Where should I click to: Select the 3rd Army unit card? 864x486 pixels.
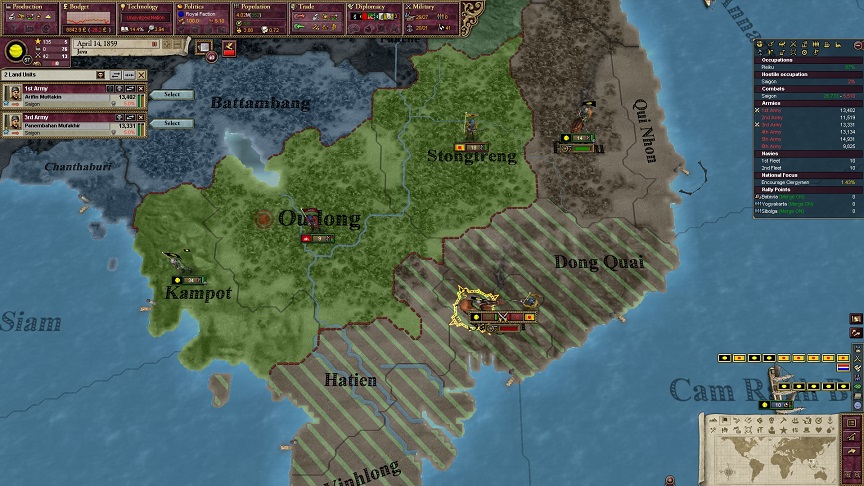point(72,122)
